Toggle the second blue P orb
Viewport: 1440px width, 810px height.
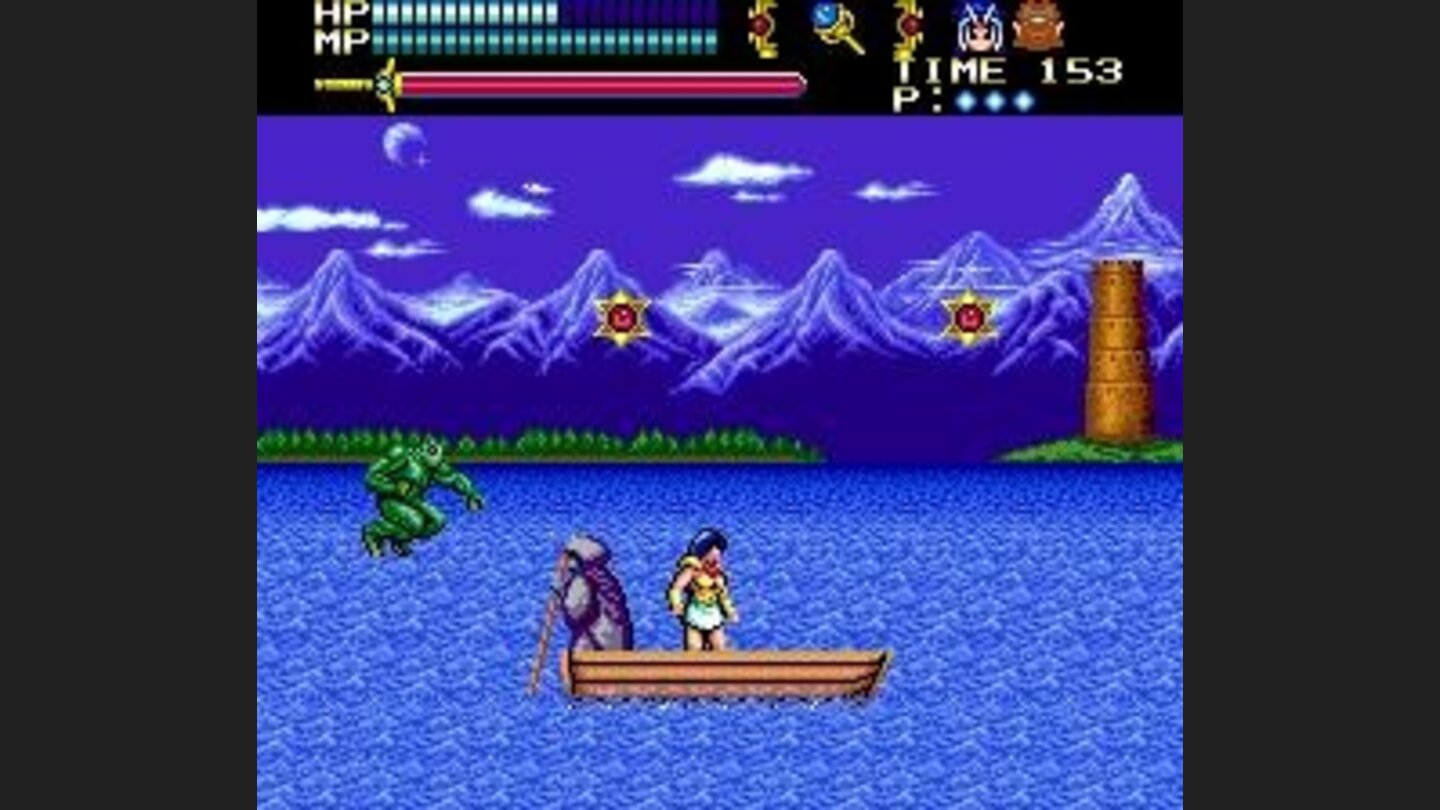point(994,101)
